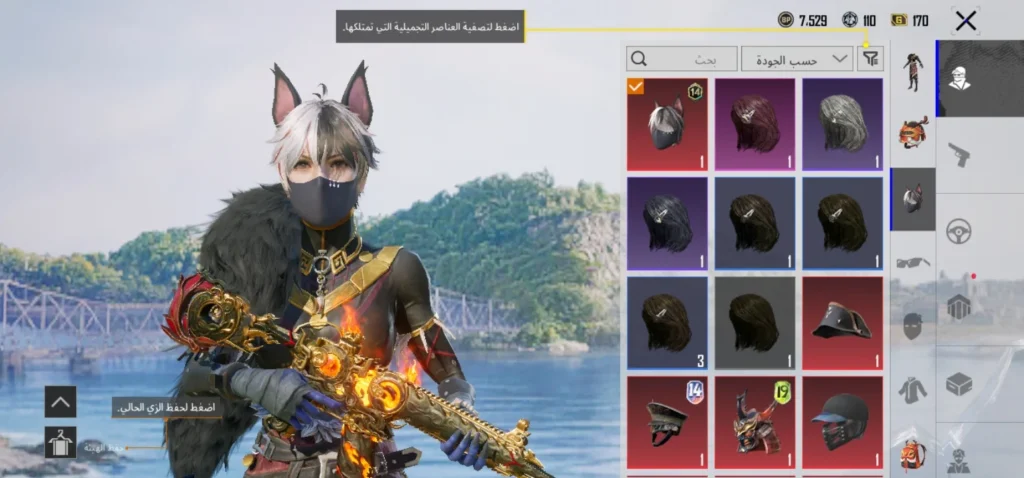Select the brown hair with quantity 3
This screenshot has height=478, width=1024.
(667, 322)
